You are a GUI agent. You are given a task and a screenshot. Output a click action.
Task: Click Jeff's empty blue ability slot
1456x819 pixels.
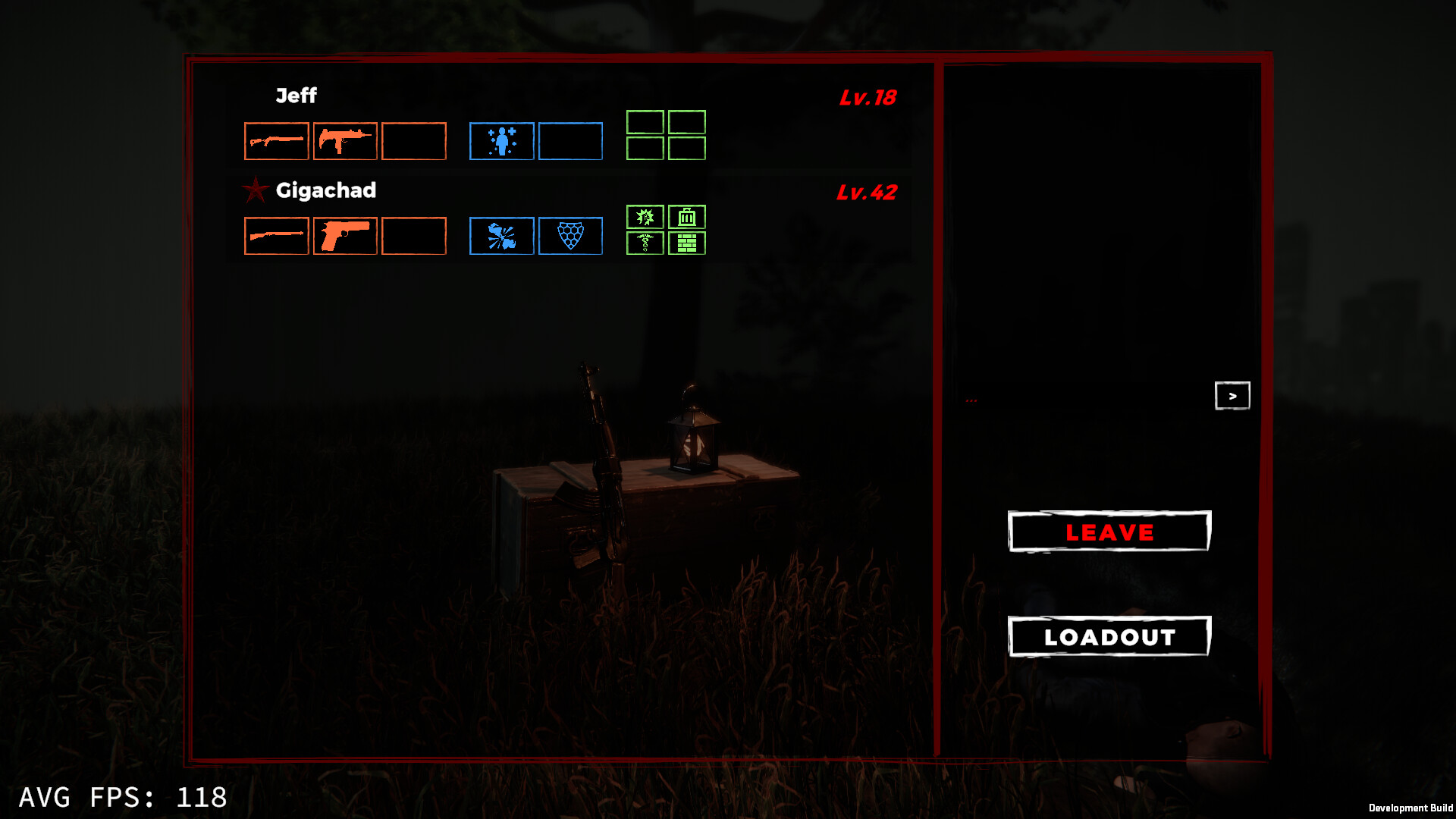[570, 140]
